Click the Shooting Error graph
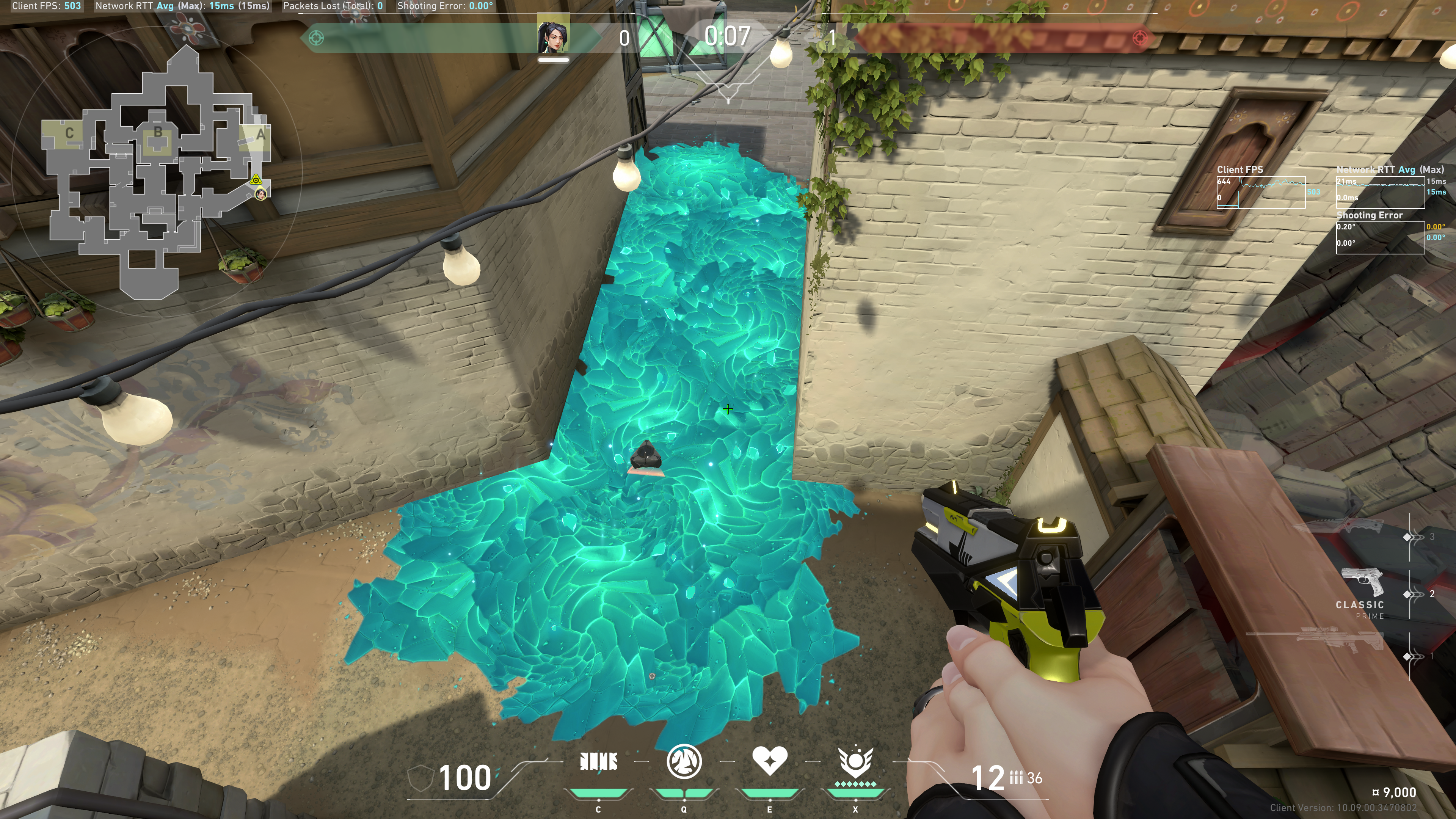This screenshot has height=819, width=1456. tap(1380, 237)
